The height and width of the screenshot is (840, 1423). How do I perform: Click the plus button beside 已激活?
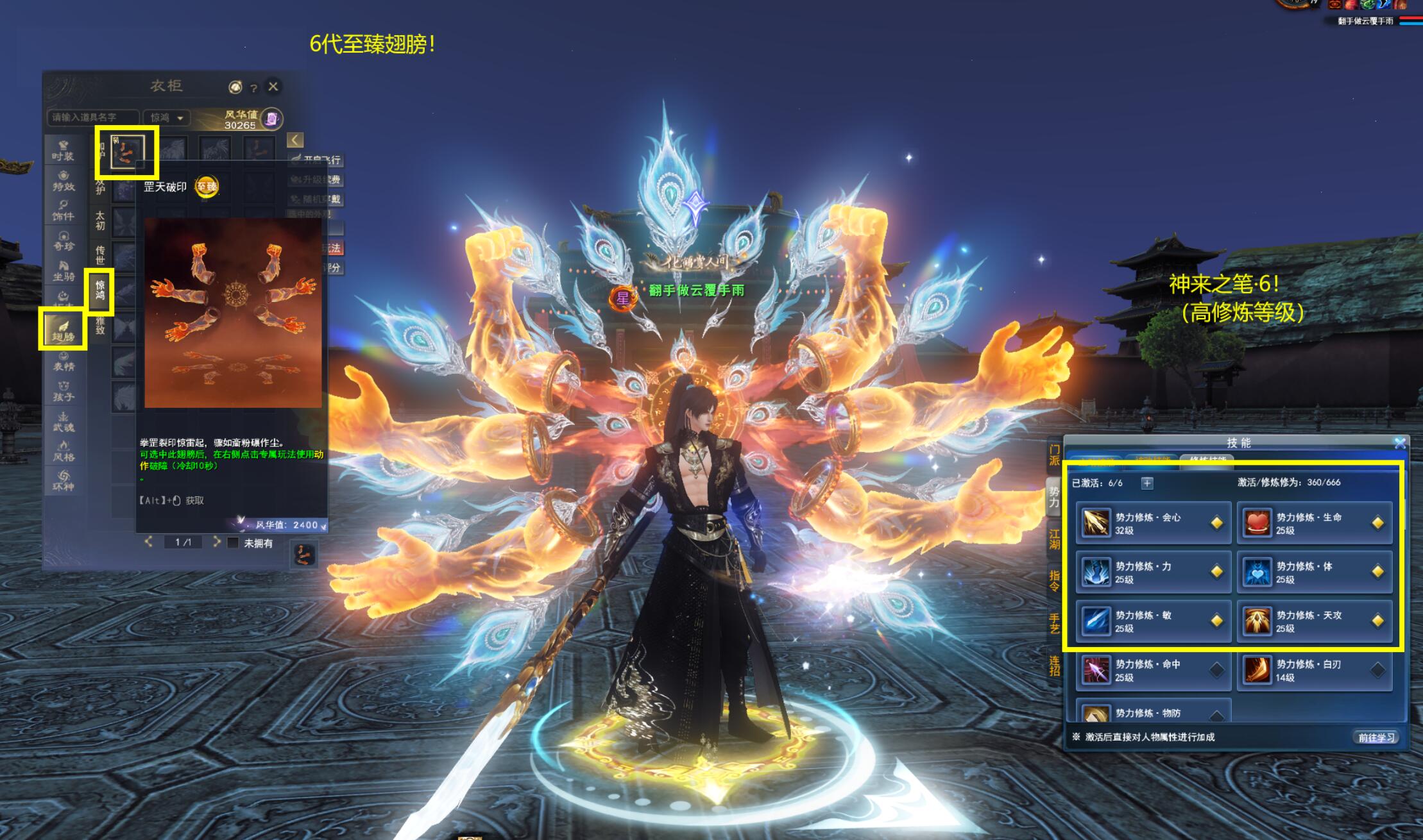tap(1147, 483)
